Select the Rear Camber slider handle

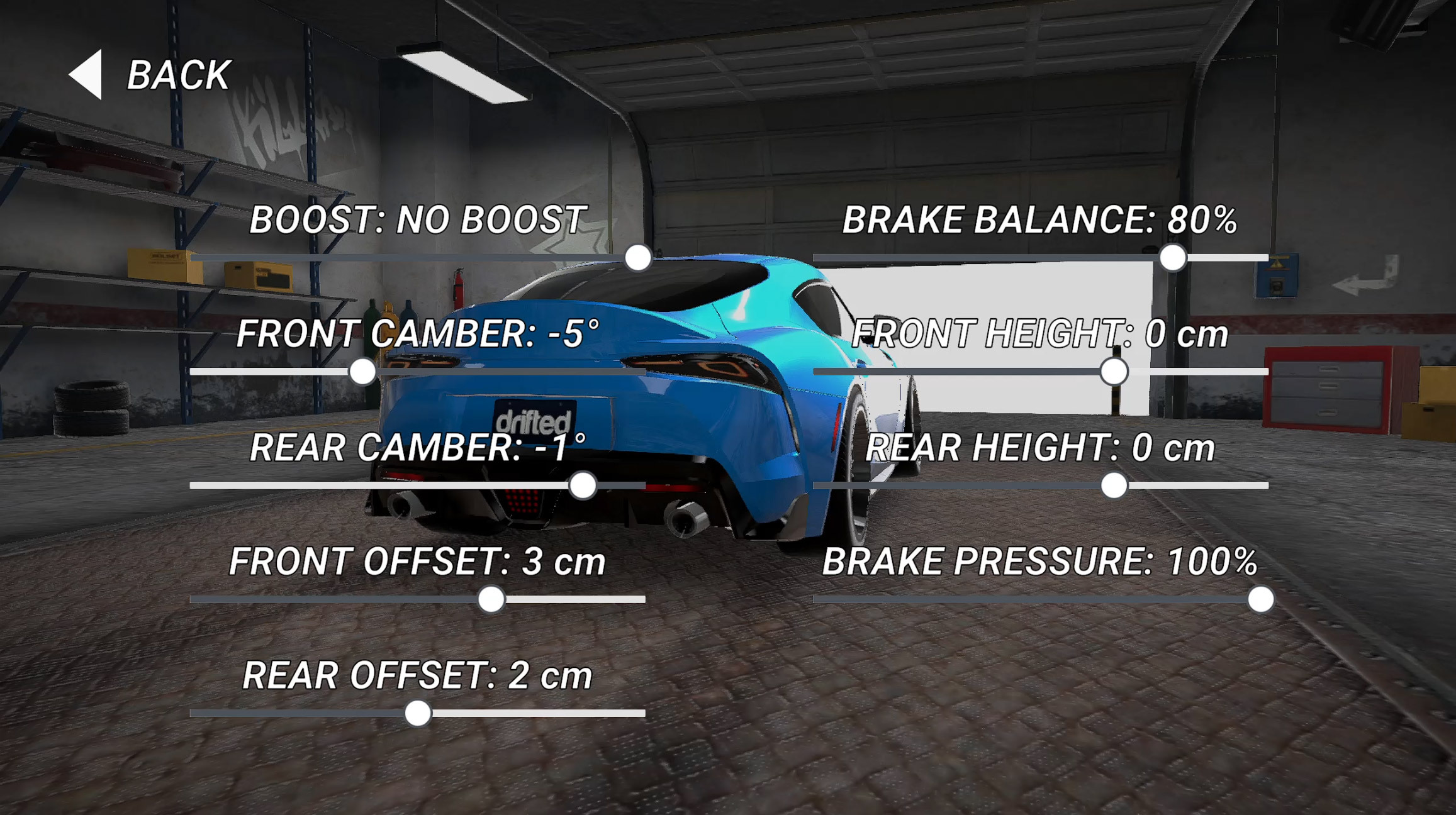point(583,485)
